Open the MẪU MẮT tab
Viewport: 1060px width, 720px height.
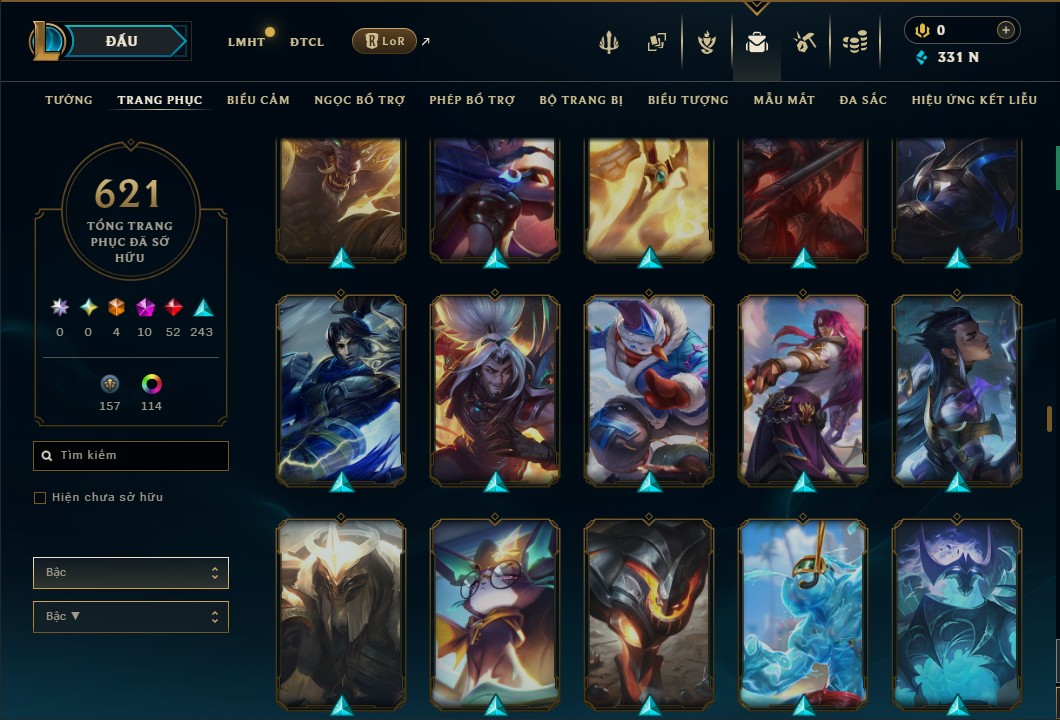[784, 100]
